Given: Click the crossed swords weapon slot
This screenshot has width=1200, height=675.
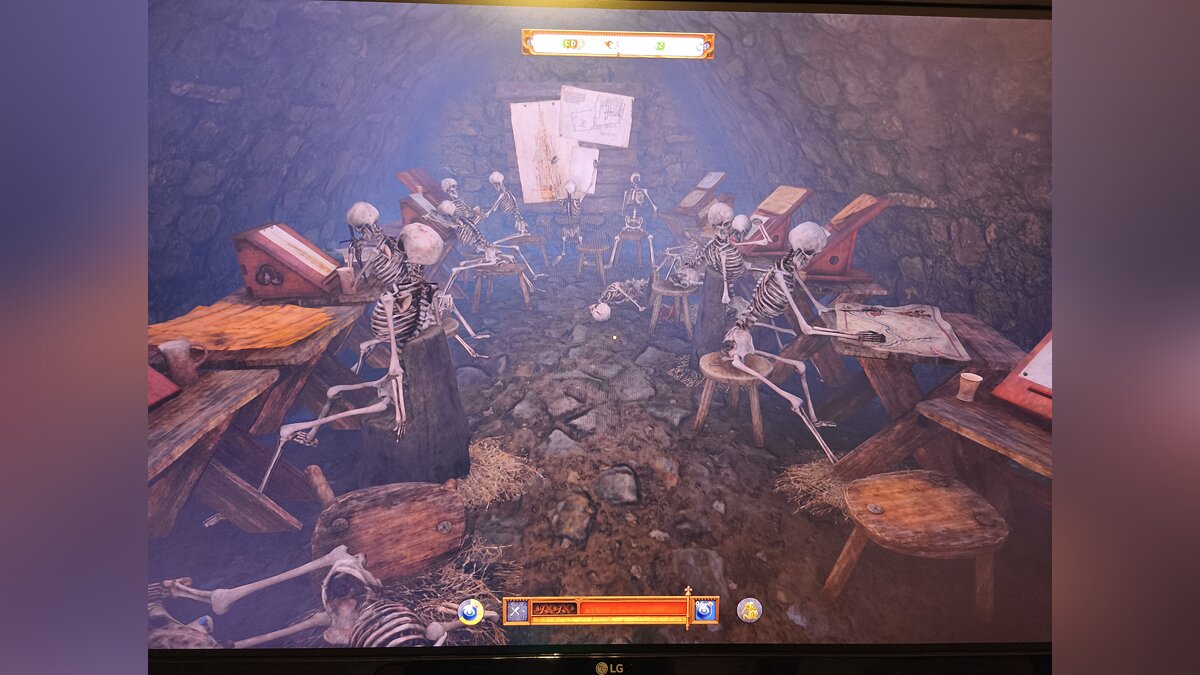Looking at the screenshot, I should point(516,610).
